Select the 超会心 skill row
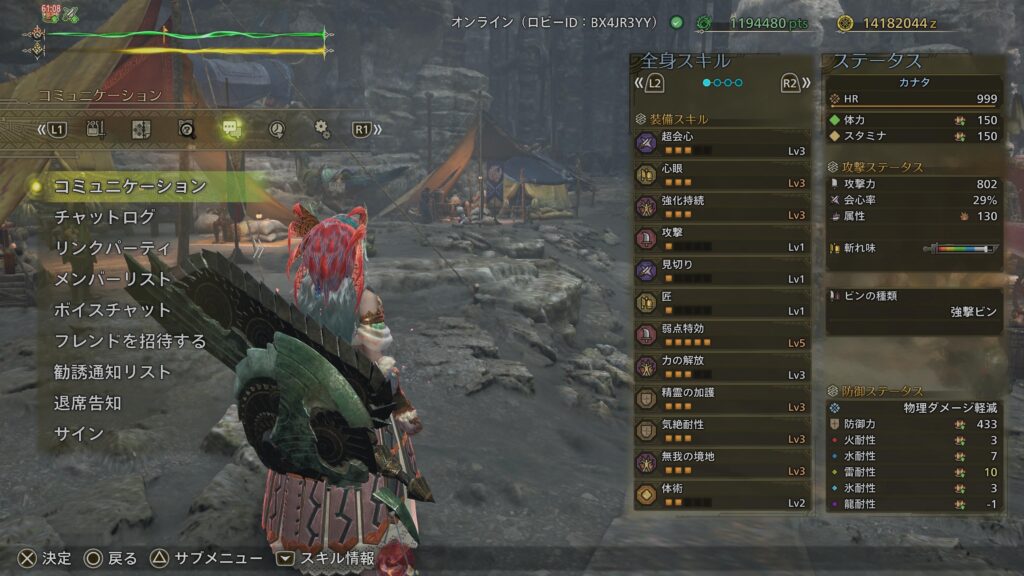Viewport: 1024px width, 576px height. tap(722, 144)
